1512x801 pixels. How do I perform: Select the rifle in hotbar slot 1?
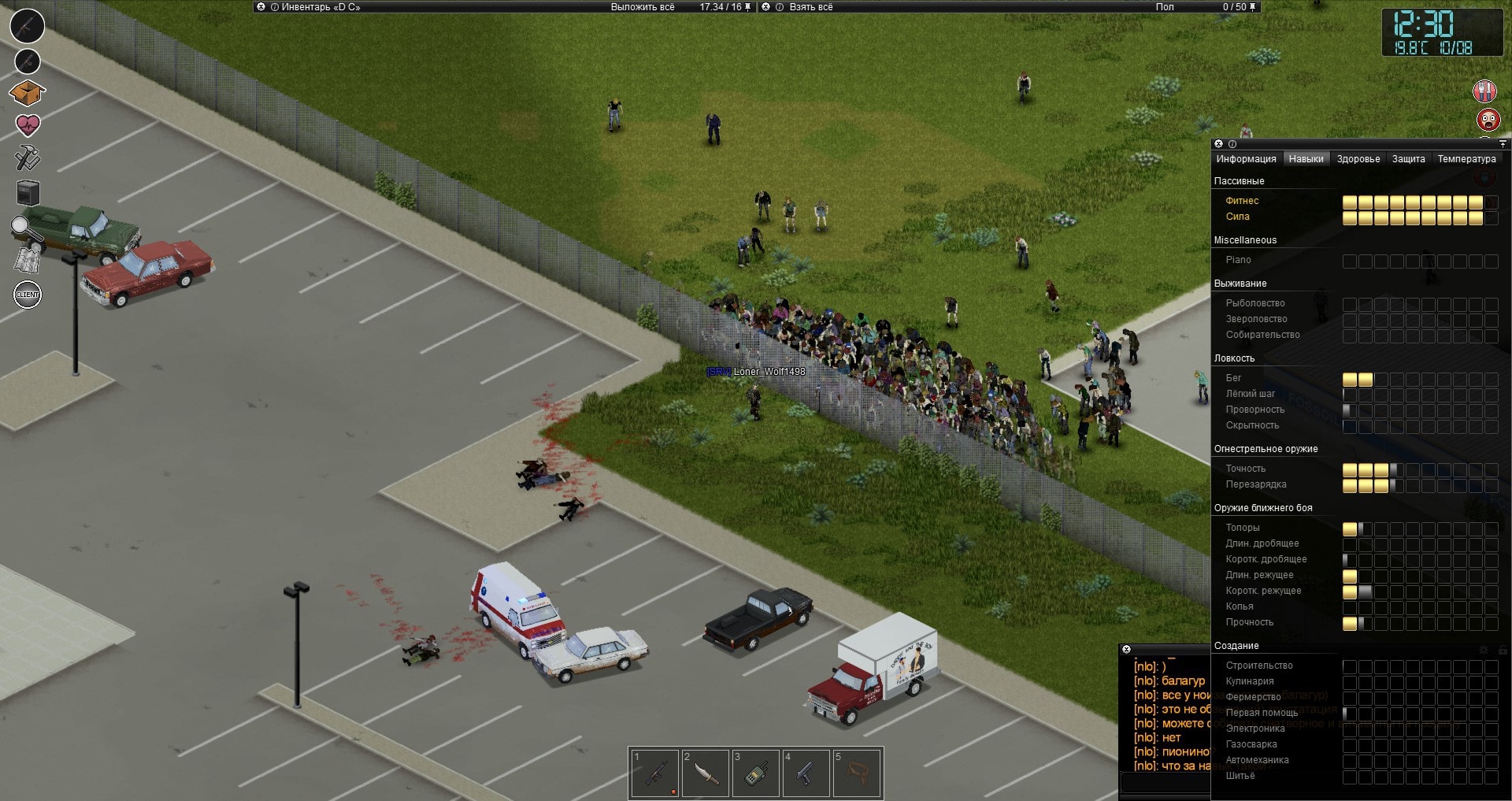[654, 773]
